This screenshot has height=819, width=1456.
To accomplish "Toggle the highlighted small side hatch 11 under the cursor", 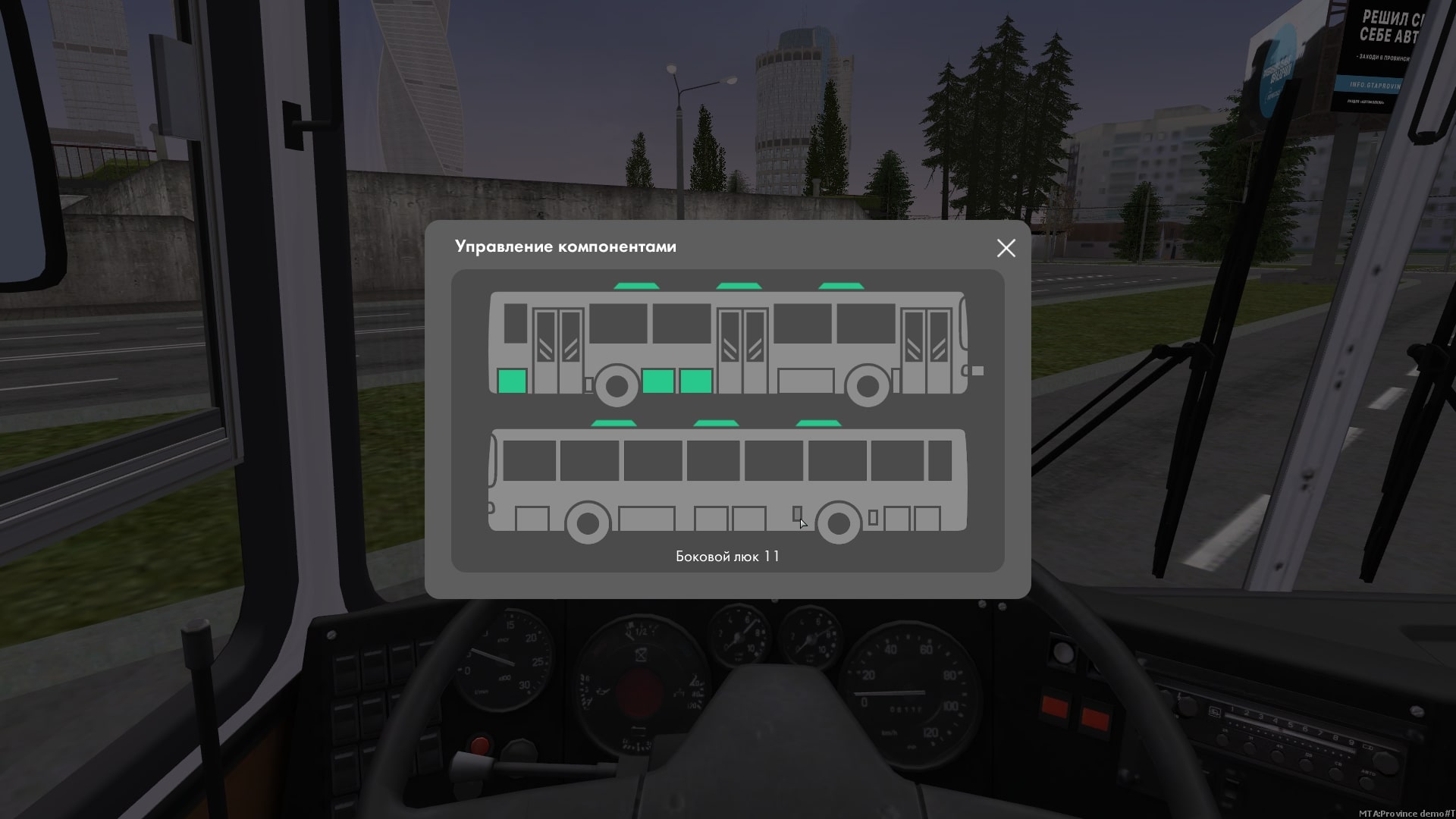I will click(x=797, y=514).
